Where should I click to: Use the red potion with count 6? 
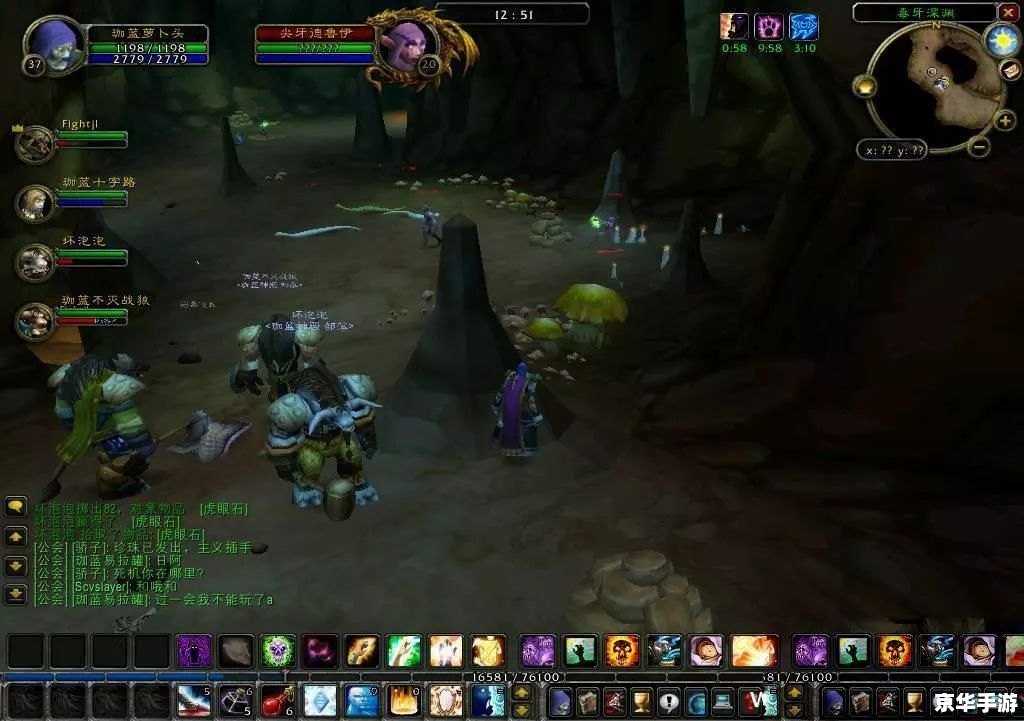[276, 700]
